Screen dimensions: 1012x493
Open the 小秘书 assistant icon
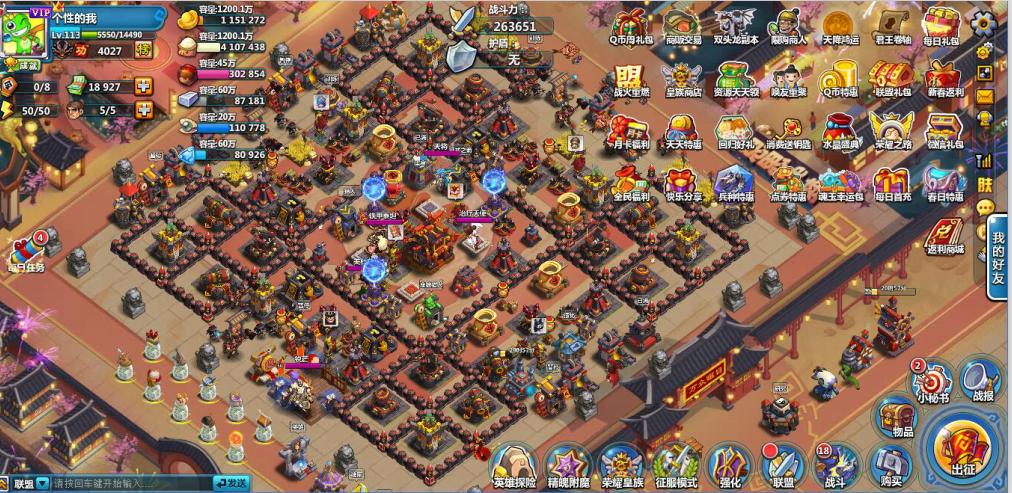(x=929, y=380)
